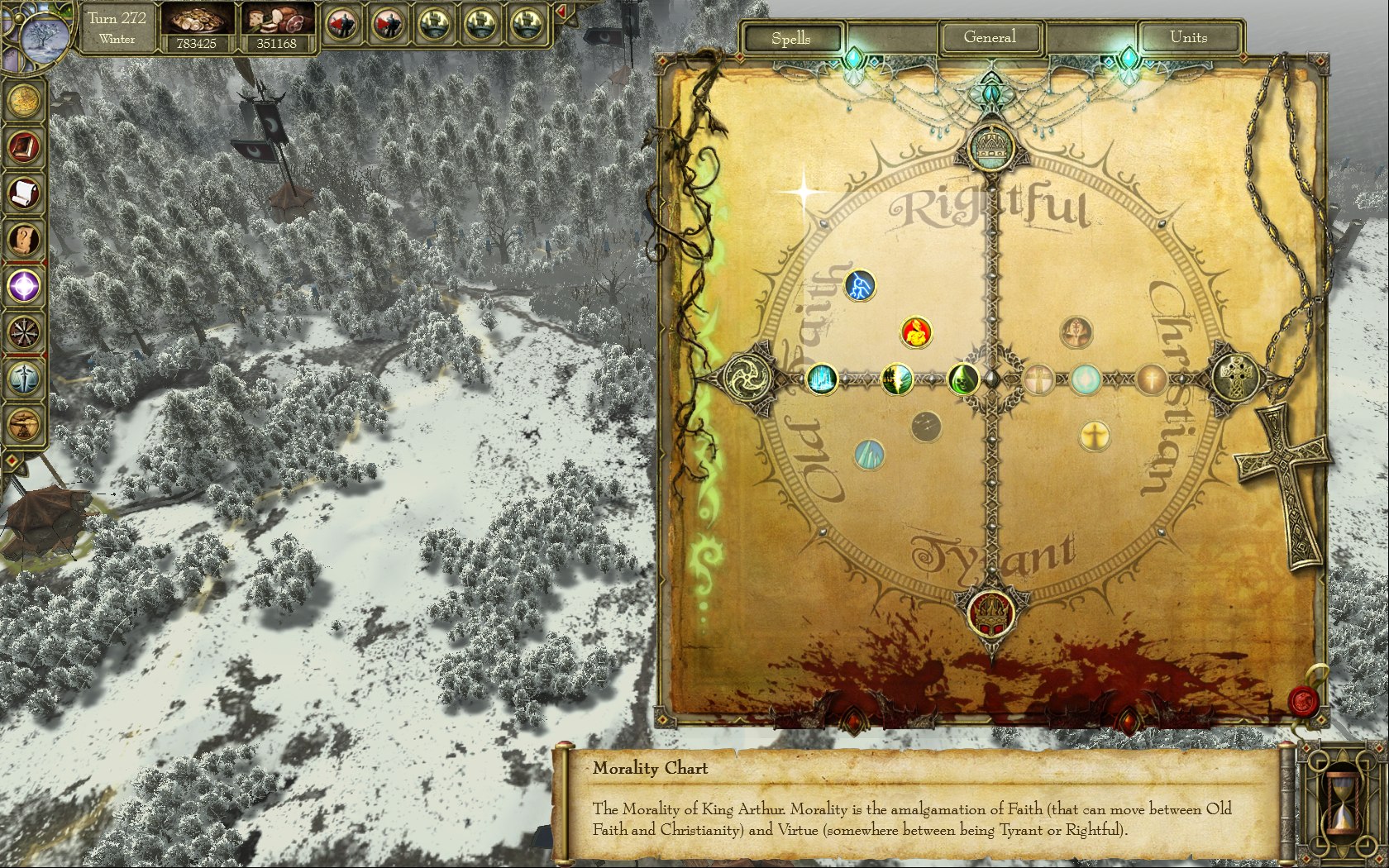Click the Tyrant red crown emblem
The width and height of the screenshot is (1389, 868).
coord(990,612)
